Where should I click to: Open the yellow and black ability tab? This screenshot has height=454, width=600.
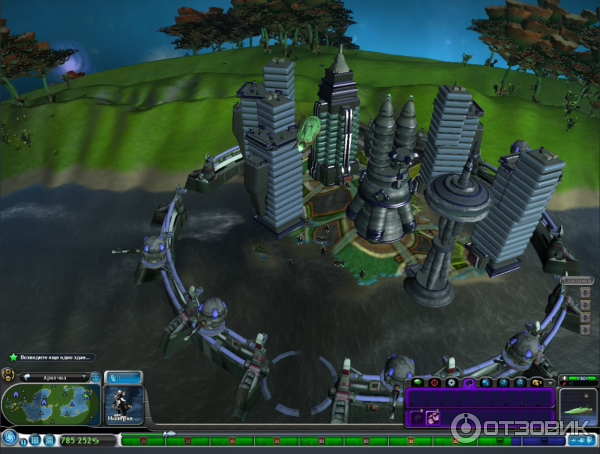click(x=537, y=382)
